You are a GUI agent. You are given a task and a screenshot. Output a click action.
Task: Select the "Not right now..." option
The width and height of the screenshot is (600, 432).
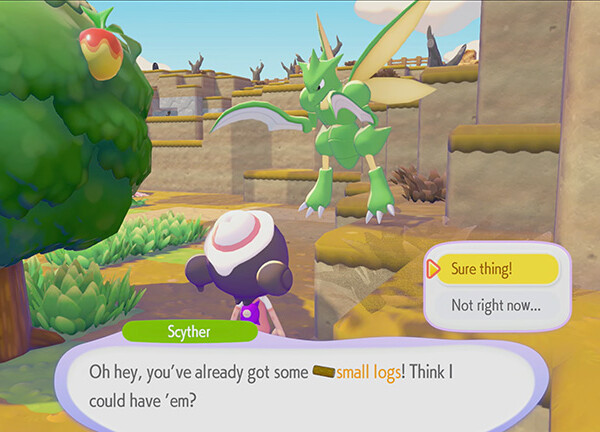tap(497, 304)
